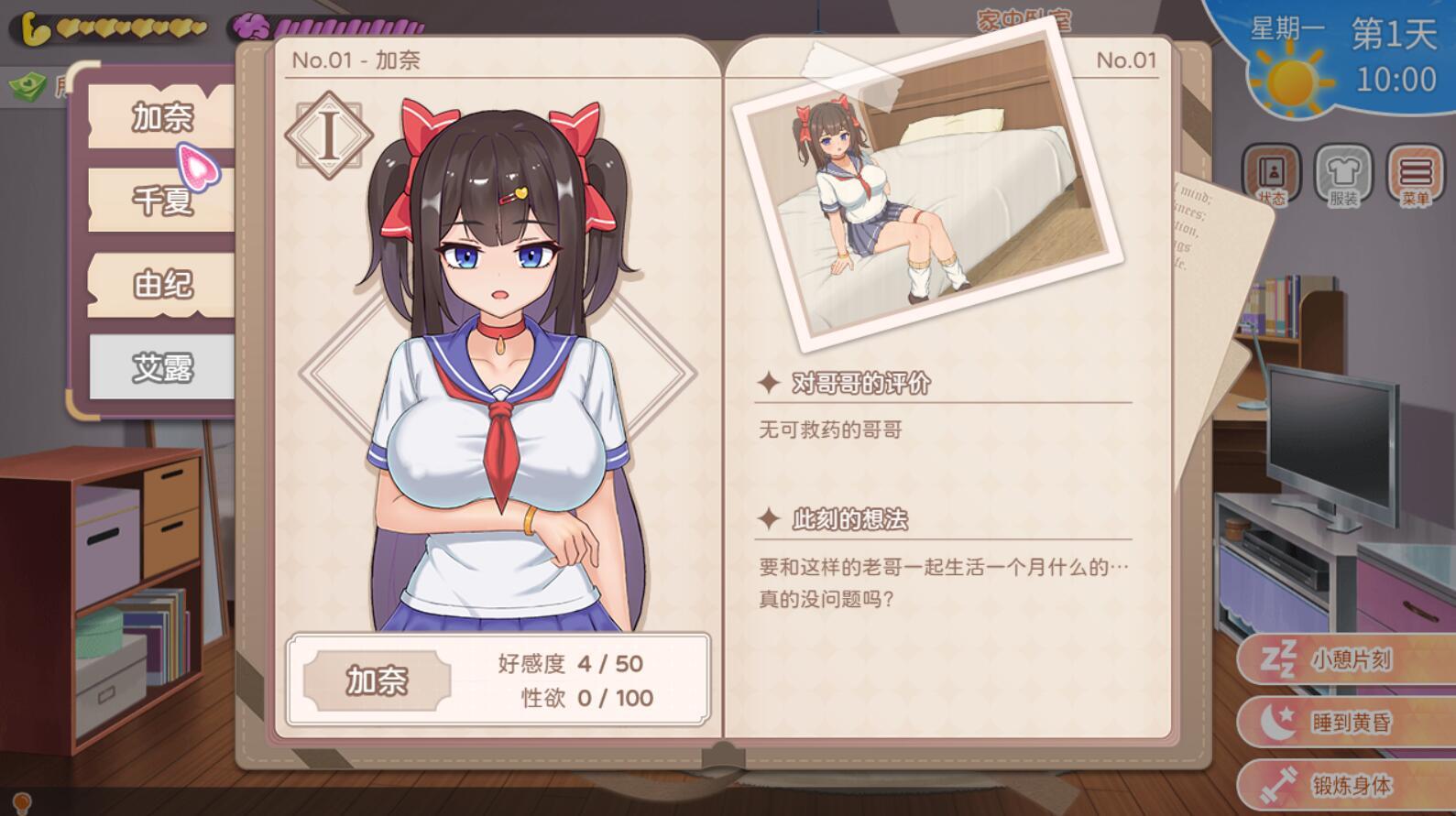Select 艾露 from the character list
Image resolution: width=1456 pixels, height=816 pixels.
point(163,367)
